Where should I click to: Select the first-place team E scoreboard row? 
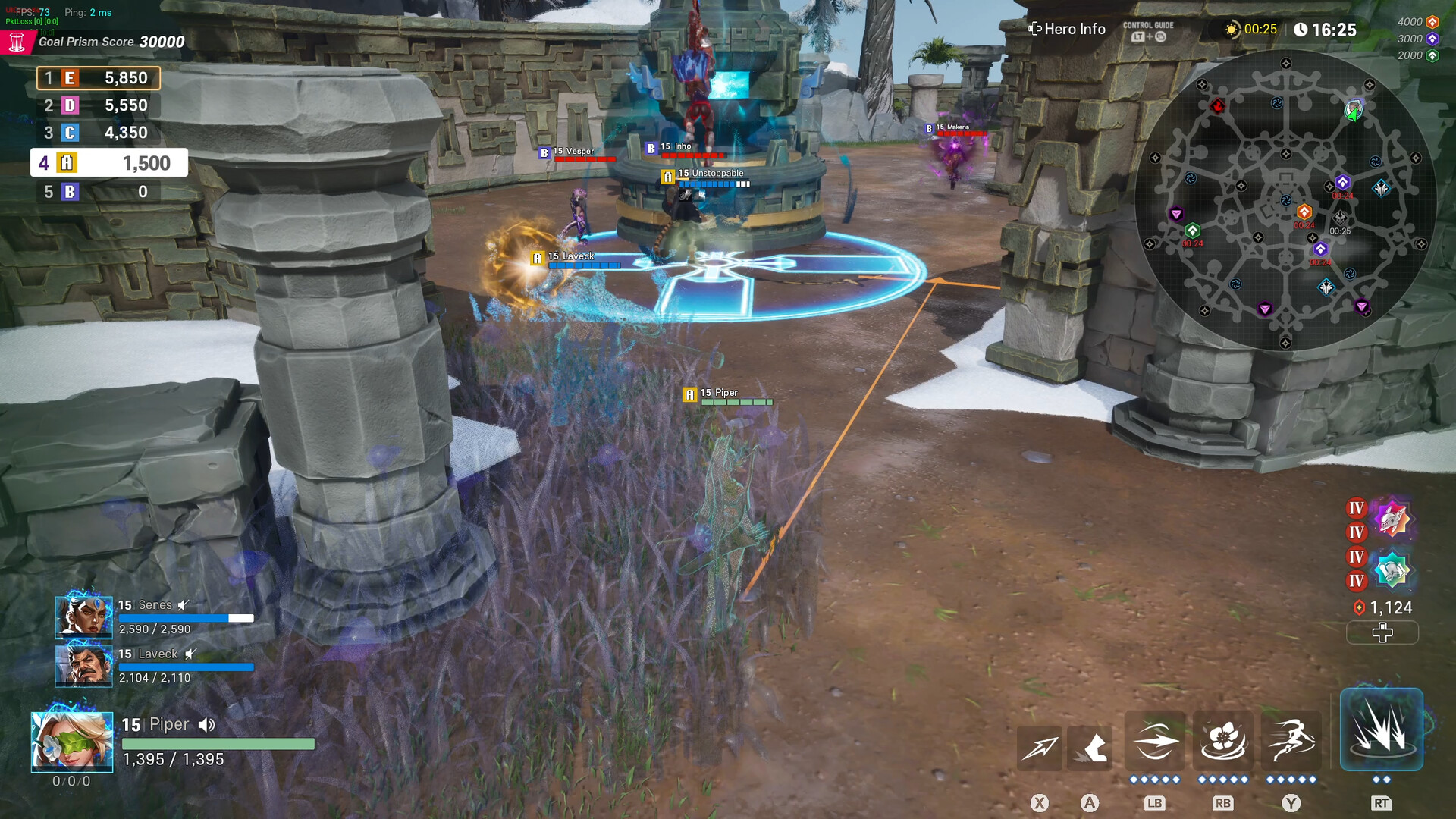98,77
